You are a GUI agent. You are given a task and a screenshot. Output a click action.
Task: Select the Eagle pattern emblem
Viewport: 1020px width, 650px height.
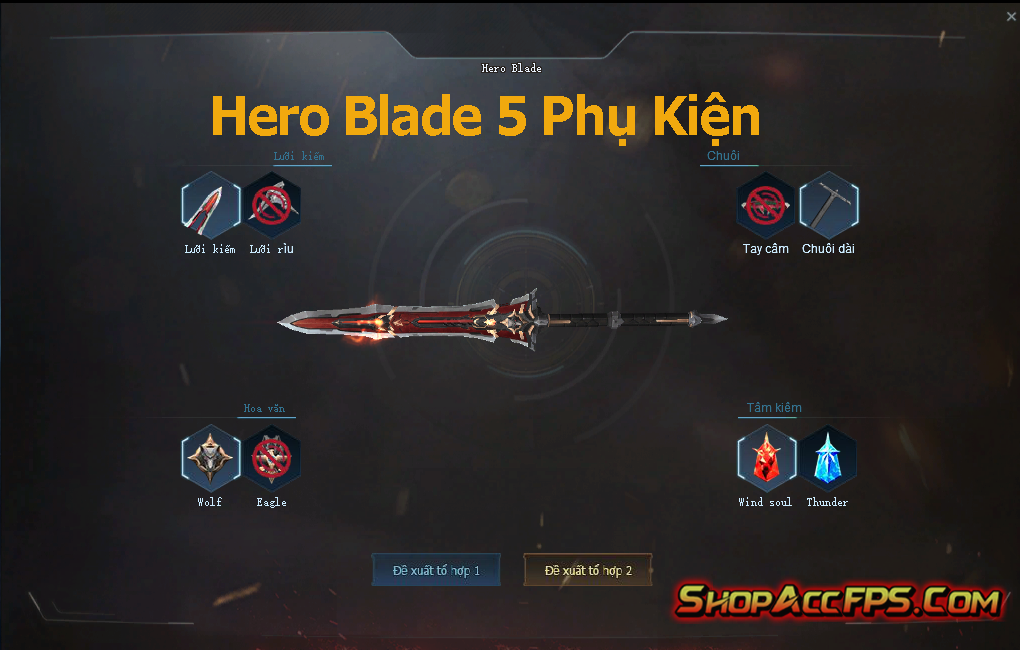[x=272, y=458]
